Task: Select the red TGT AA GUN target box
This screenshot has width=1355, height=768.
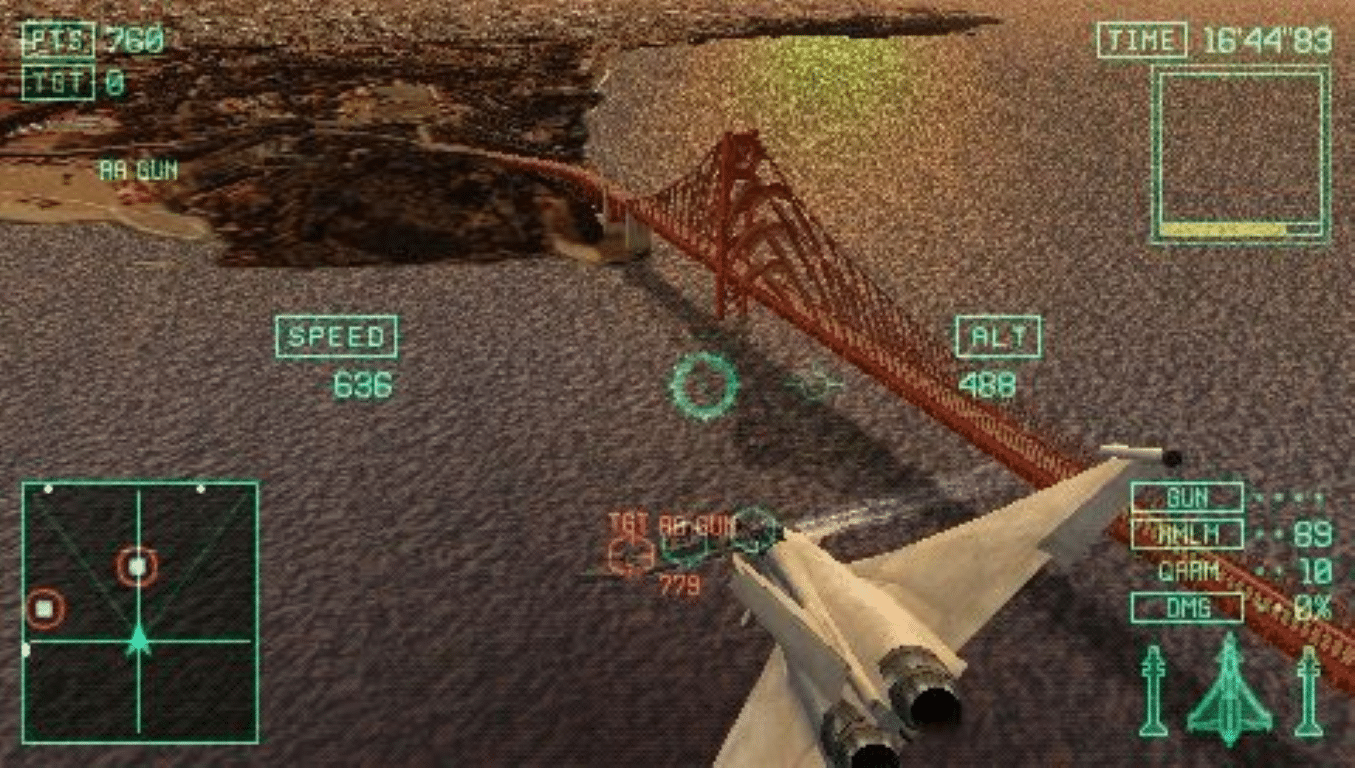Action: 630,554
